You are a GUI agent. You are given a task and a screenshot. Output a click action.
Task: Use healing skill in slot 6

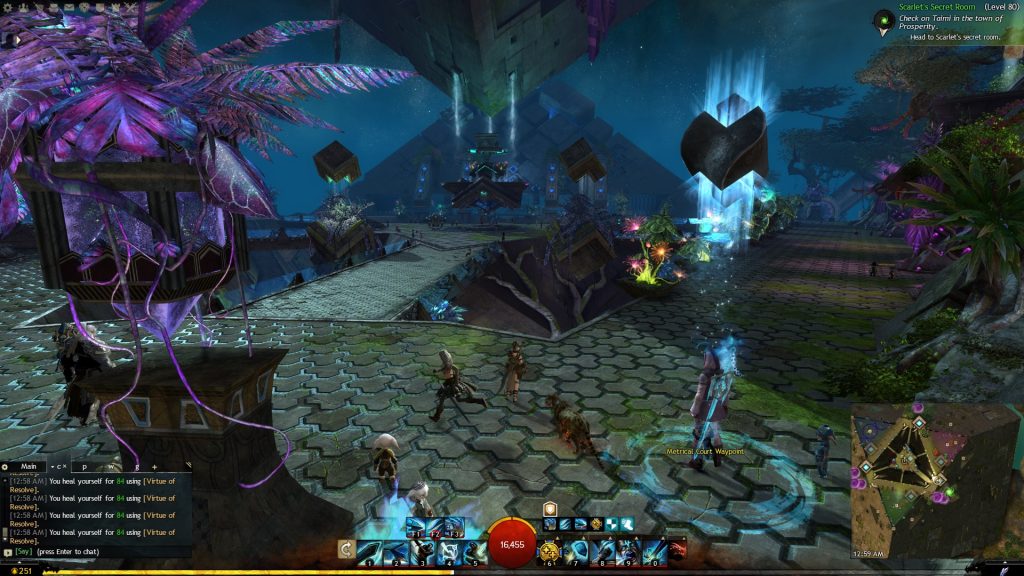pyautogui.click(x=550, y=551)
